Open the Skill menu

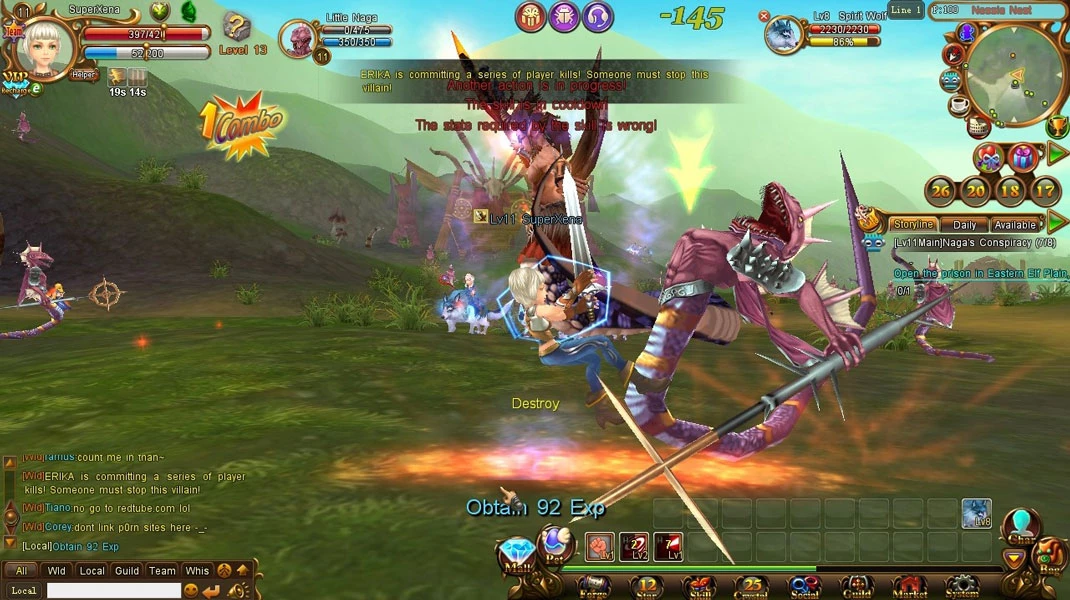(x=700, y=585)
